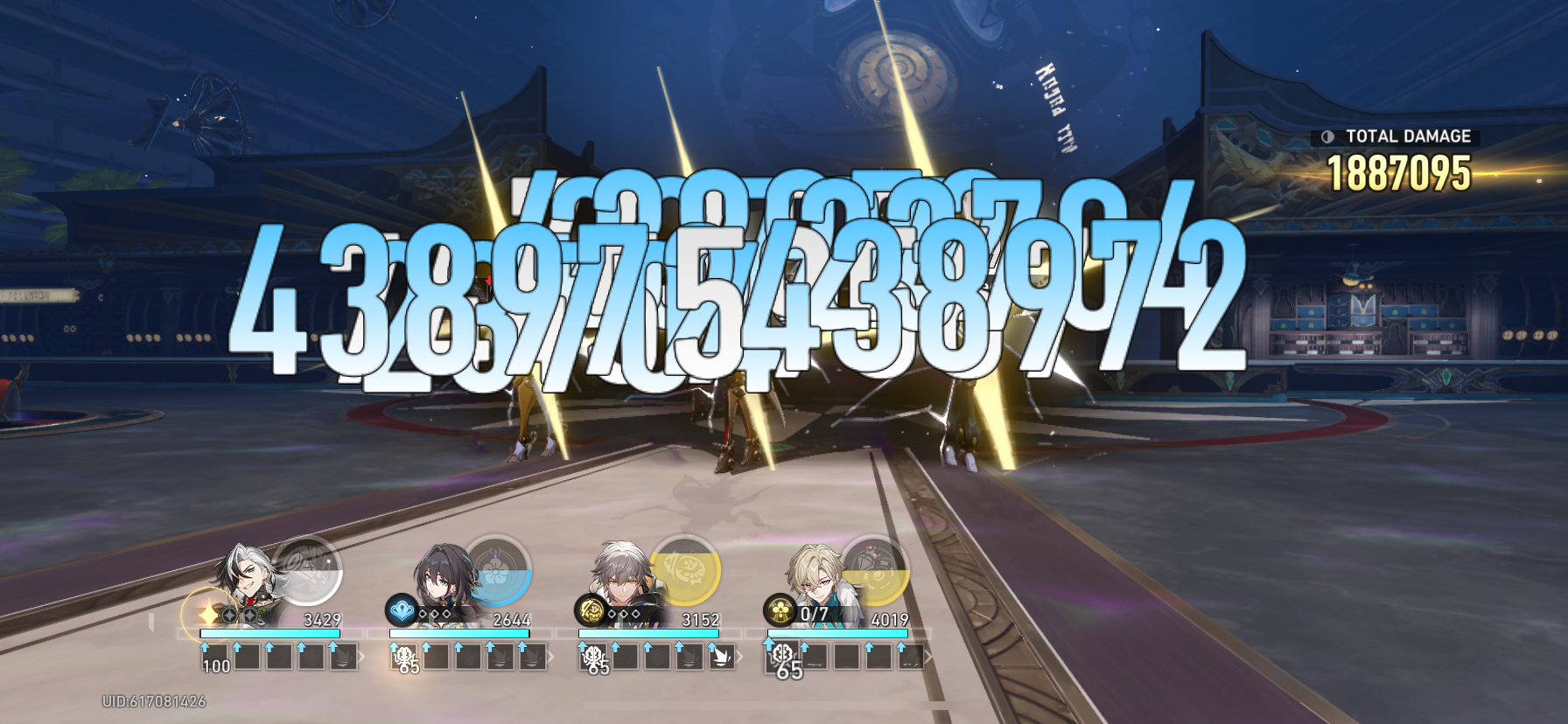The width and height of the screenshot is (1568, 724).
Task: Expand Aventurine's buff row chevron
Action: coord(929,656)
